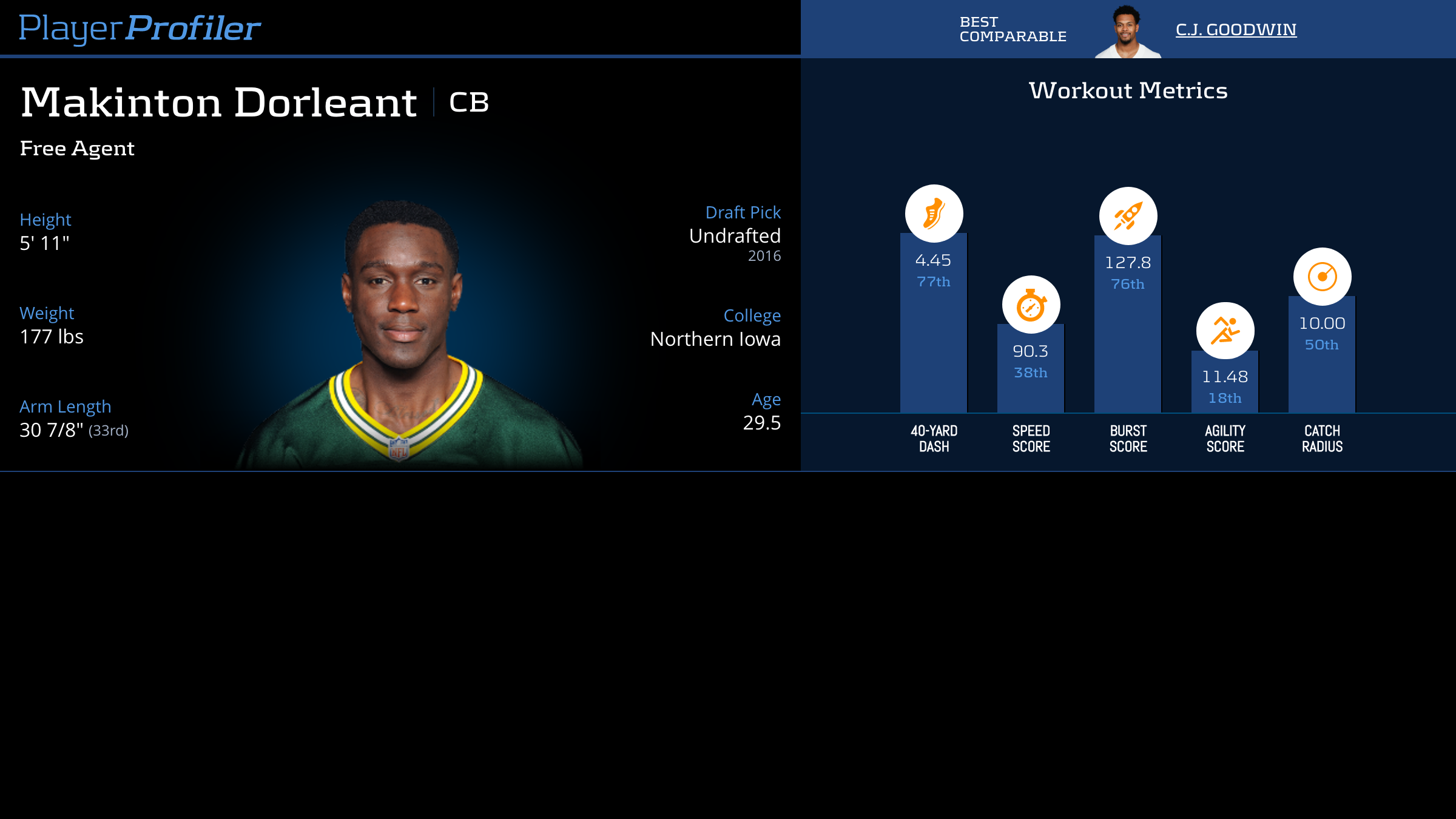Viewport: 1456px width, 819px height.
Task: Open the C.J. Goodwin comparable player link
Action: click(1236, 30)
